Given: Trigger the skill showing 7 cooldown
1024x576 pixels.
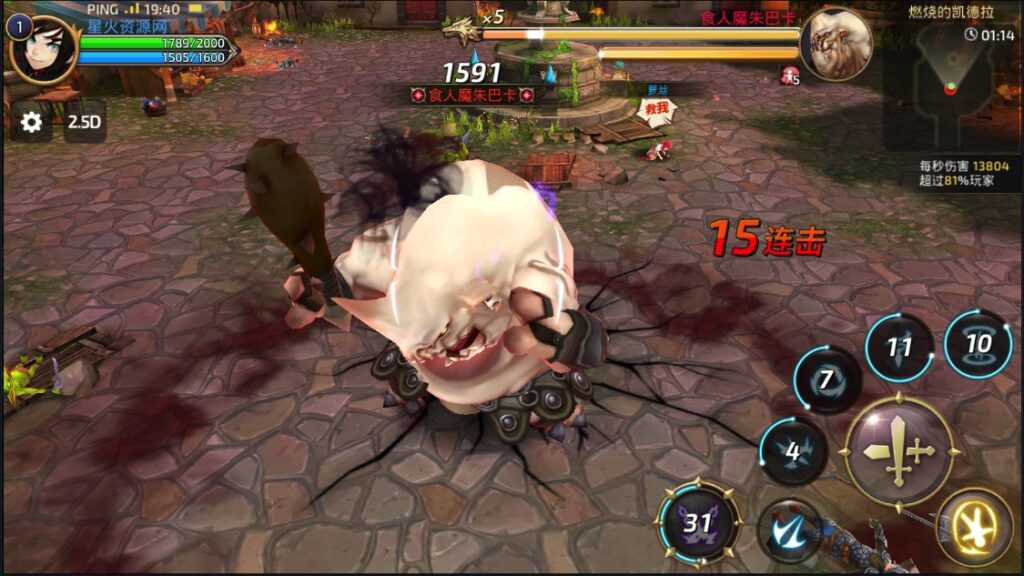Looking at the screenshot, I should click(x=827, y=380).
